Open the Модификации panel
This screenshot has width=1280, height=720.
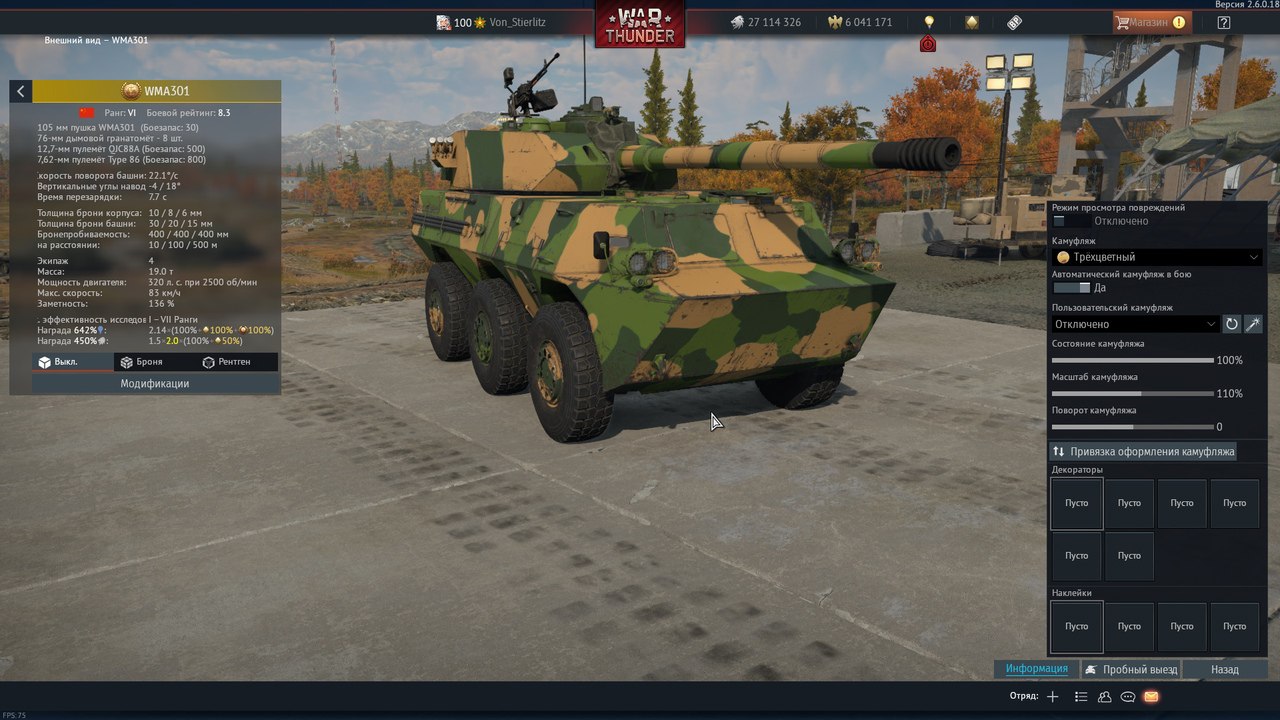(155, 383)
